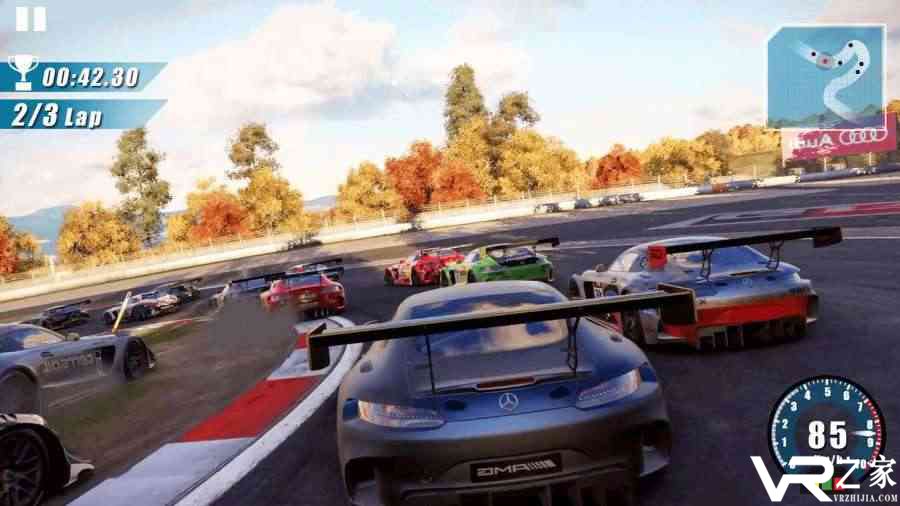Pause the race with the pause button

[31, 19]
